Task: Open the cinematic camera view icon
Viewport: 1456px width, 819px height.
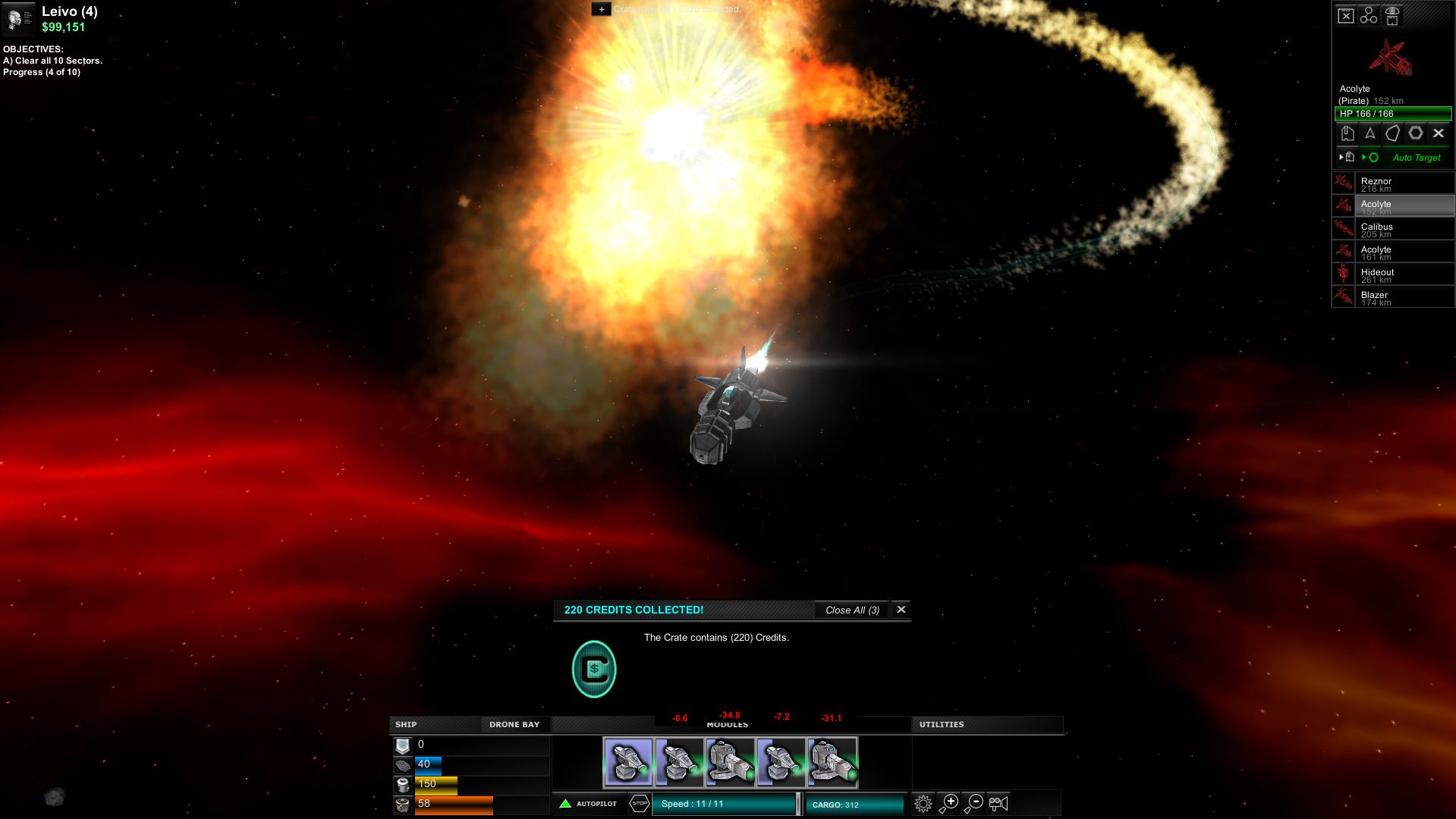Action: (998, 802)
